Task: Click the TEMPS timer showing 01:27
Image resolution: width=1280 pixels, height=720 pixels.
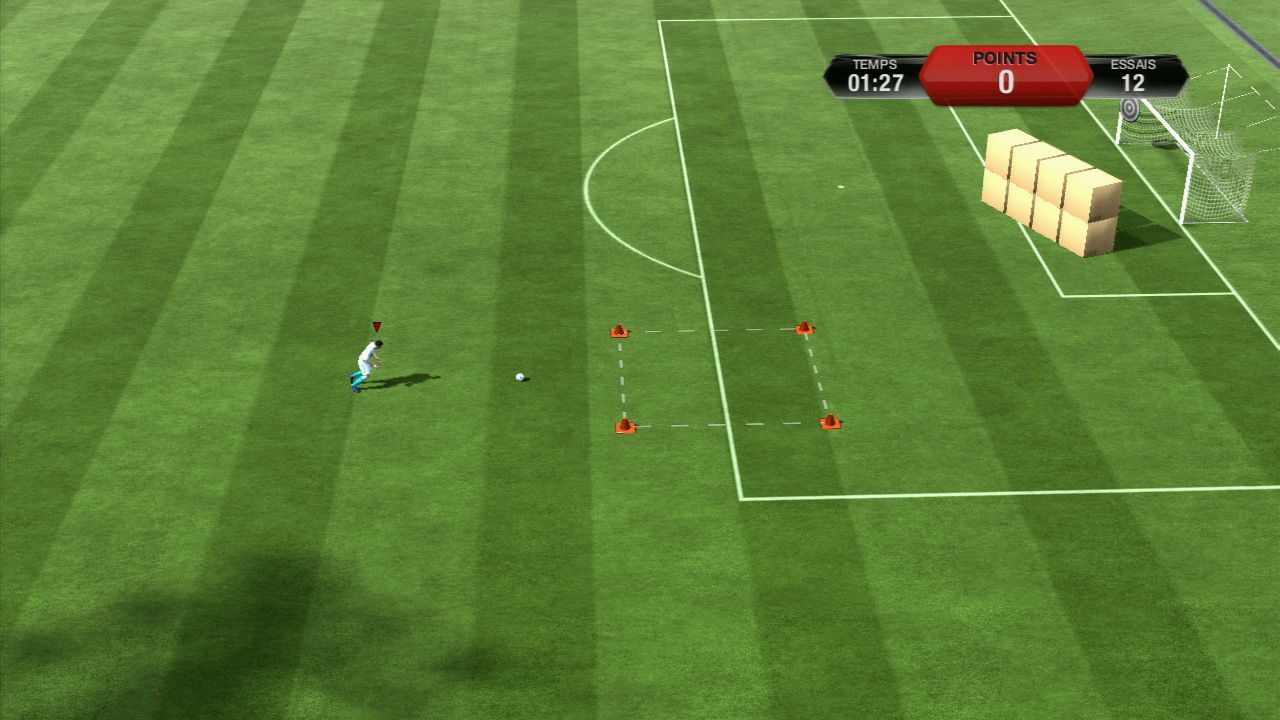Action: click(x=875, y=84)
